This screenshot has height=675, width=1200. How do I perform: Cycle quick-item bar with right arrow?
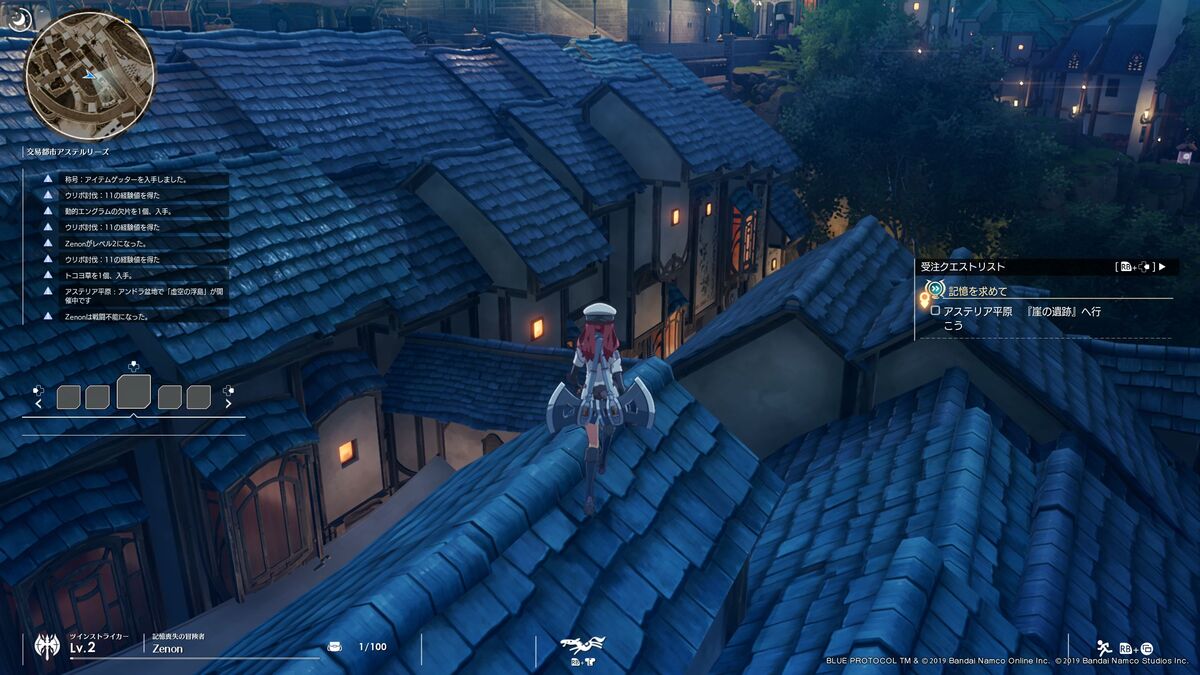(228, 404)
